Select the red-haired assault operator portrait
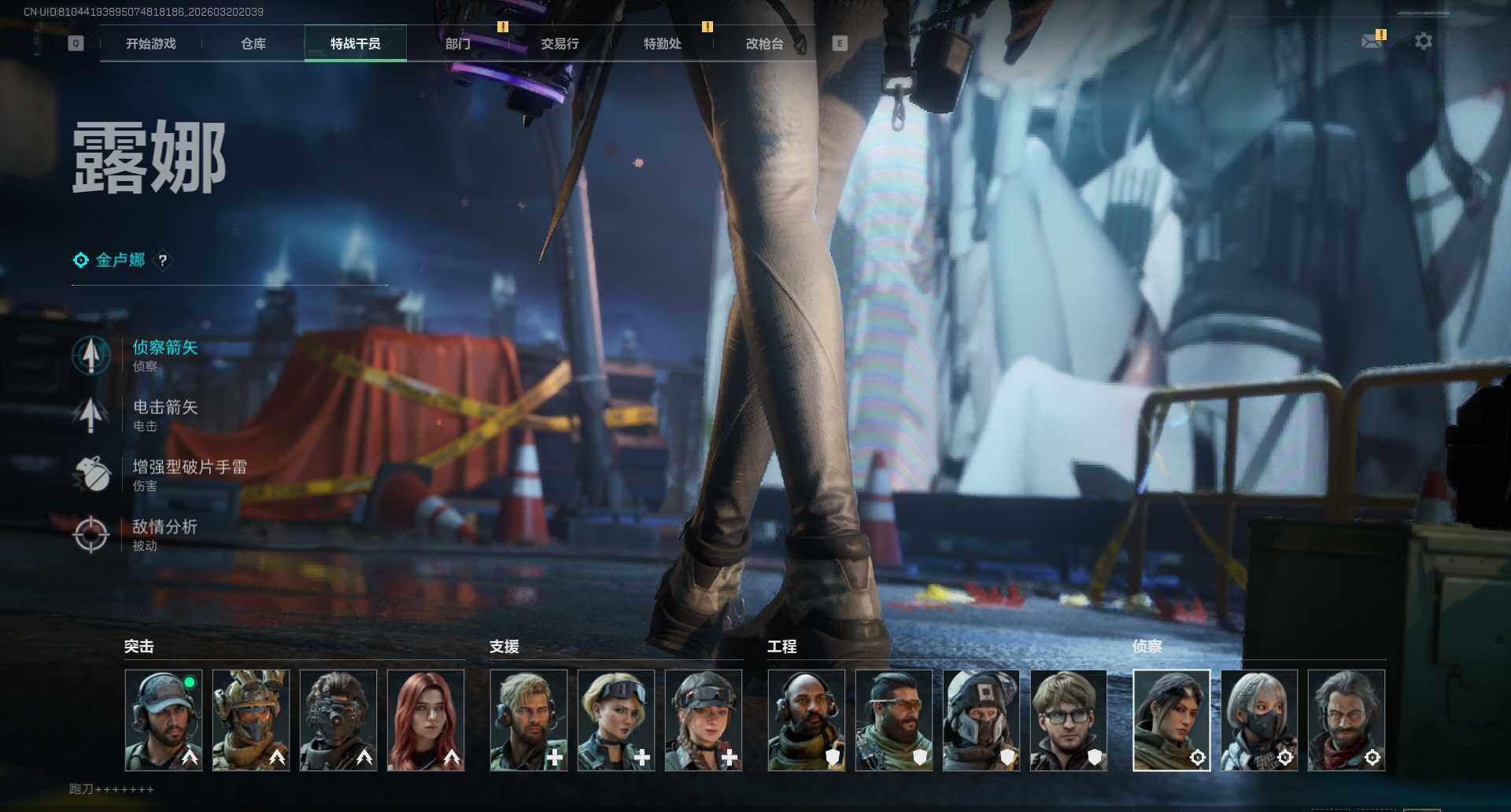 (x=426, y=720)
